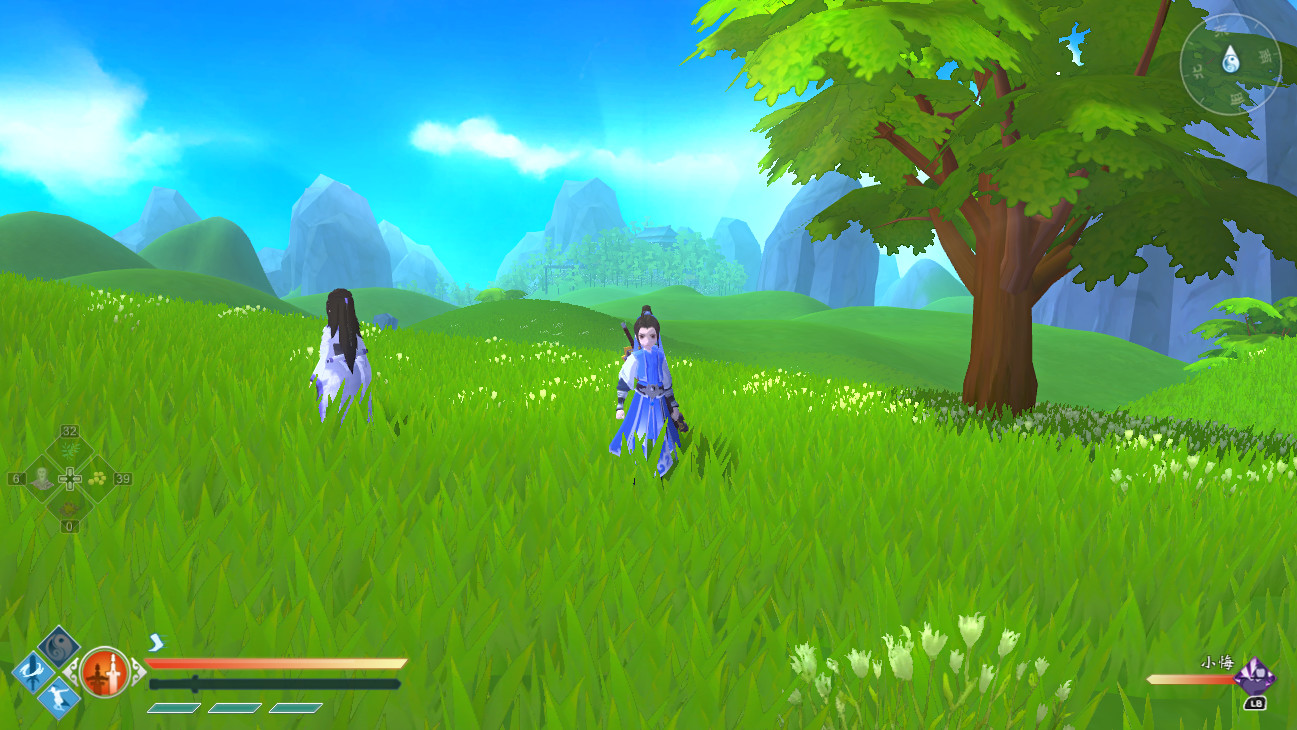Screen dimensions: 1297x730
Task: Click the LB button prompt
Action: (1256, 703)
